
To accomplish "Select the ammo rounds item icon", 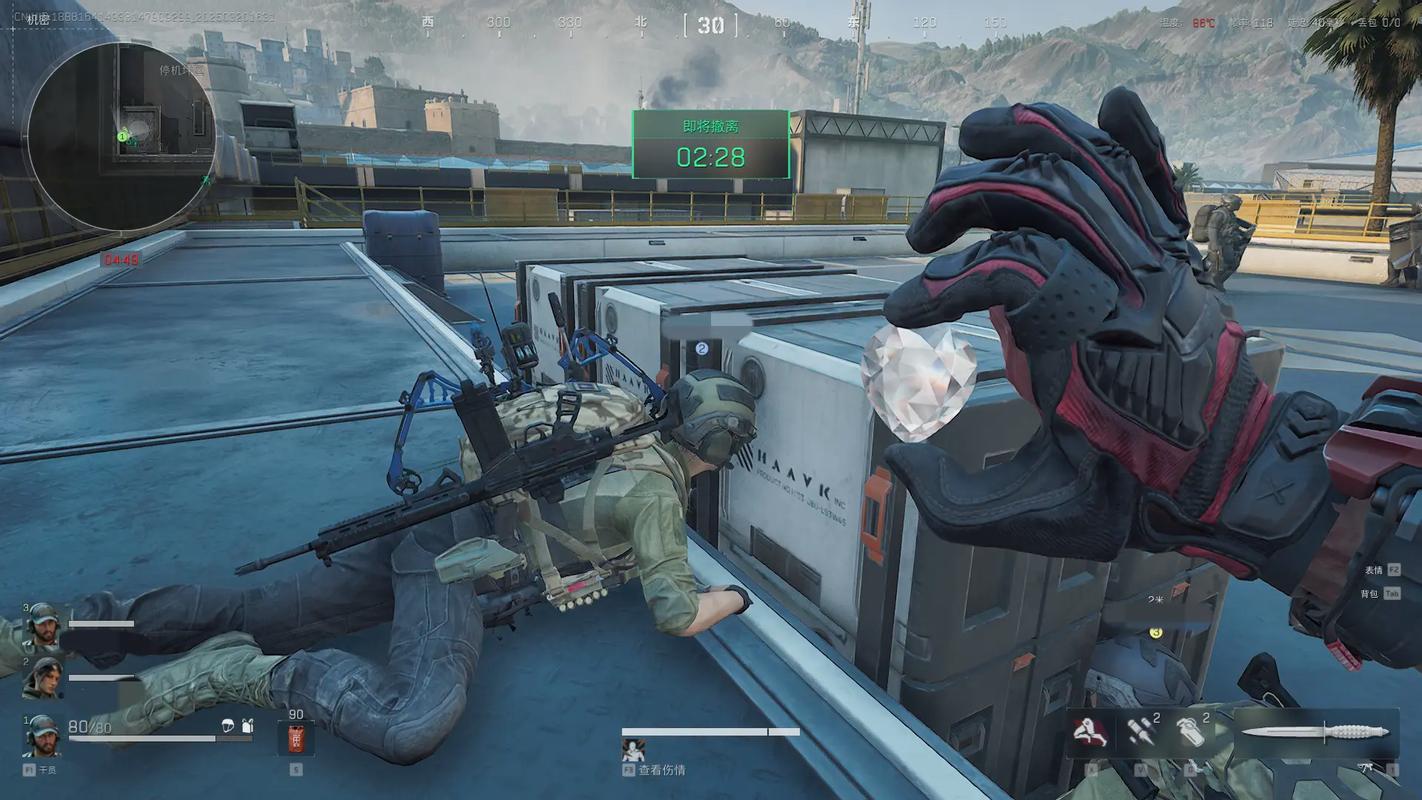I will (x=1140, y=732).
